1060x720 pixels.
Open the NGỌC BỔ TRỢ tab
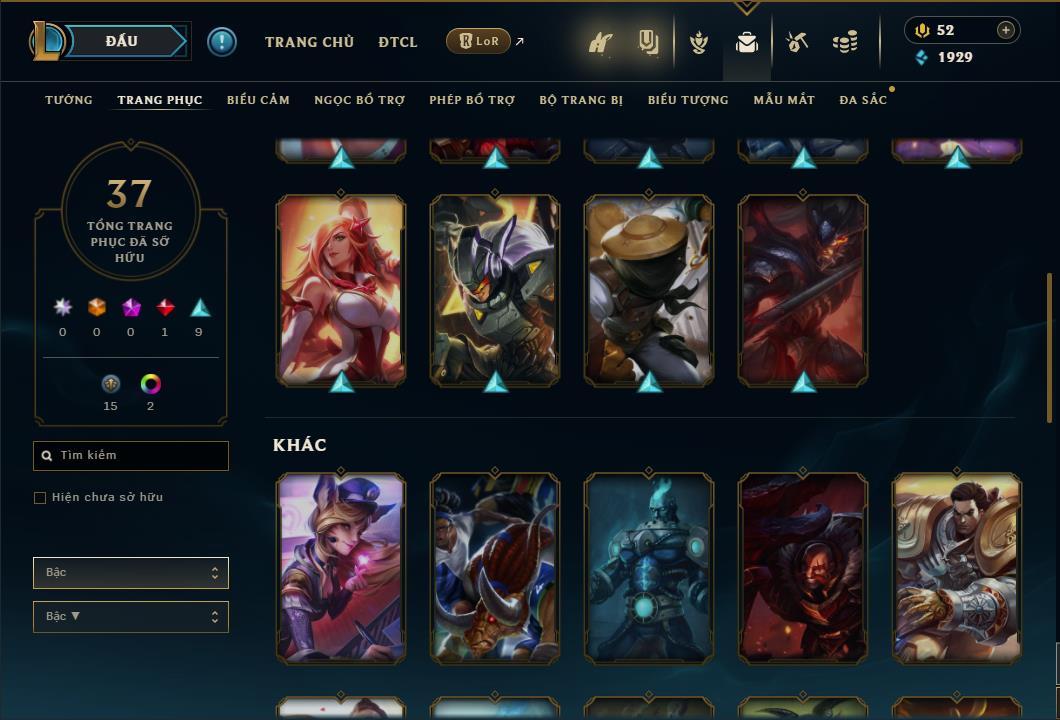click(359, 100)
